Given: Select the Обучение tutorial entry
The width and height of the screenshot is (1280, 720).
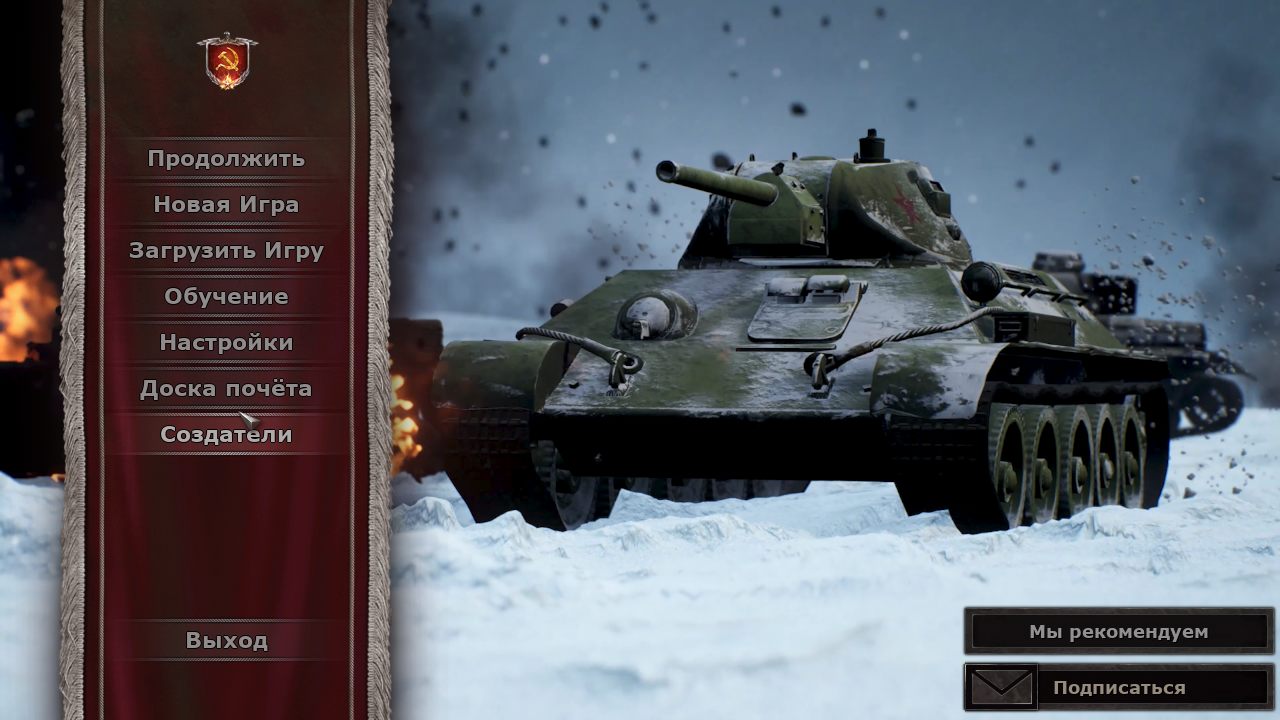Looking at the screenshot, I should (226, 297).
